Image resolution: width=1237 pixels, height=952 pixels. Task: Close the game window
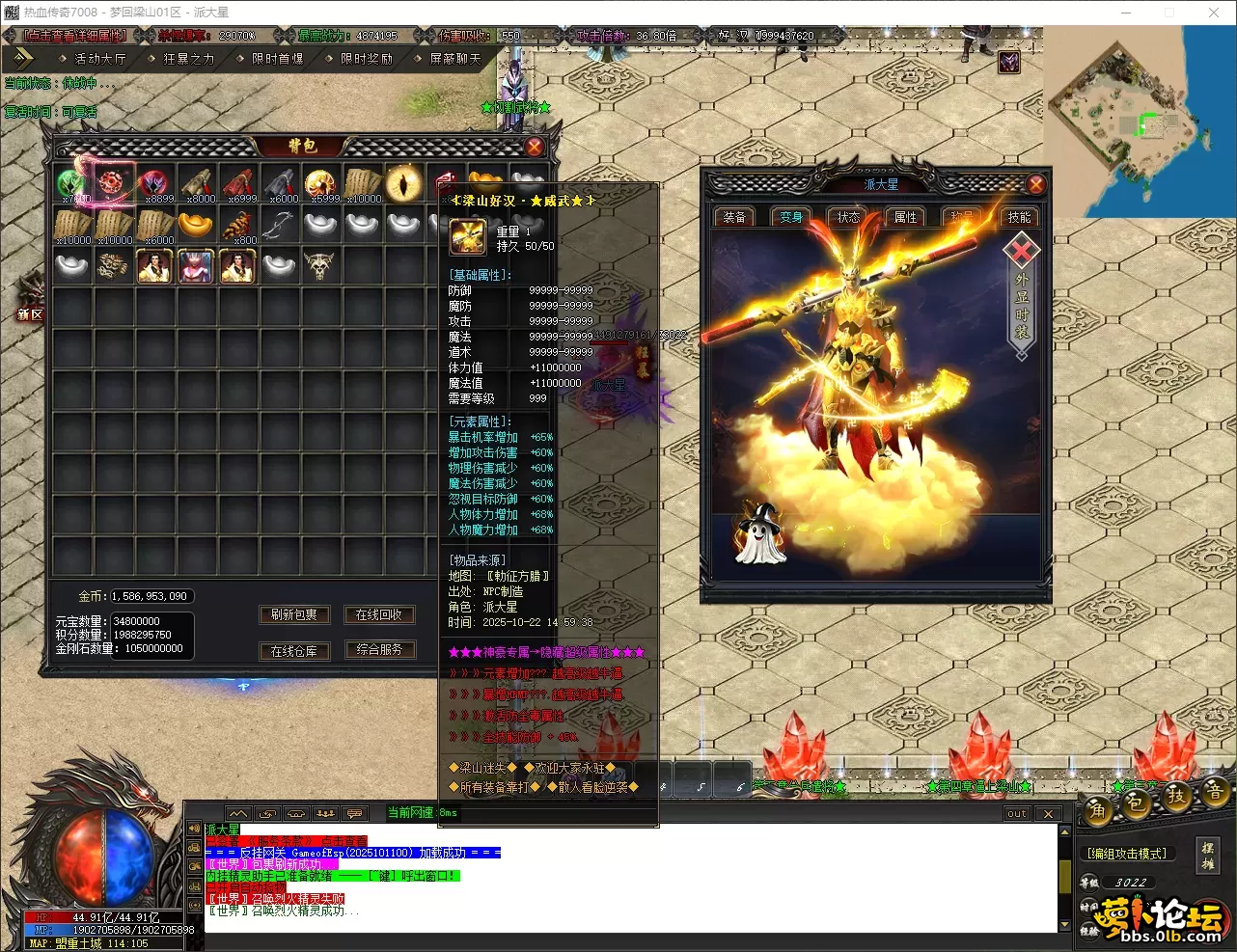(x=1214, y=13)
